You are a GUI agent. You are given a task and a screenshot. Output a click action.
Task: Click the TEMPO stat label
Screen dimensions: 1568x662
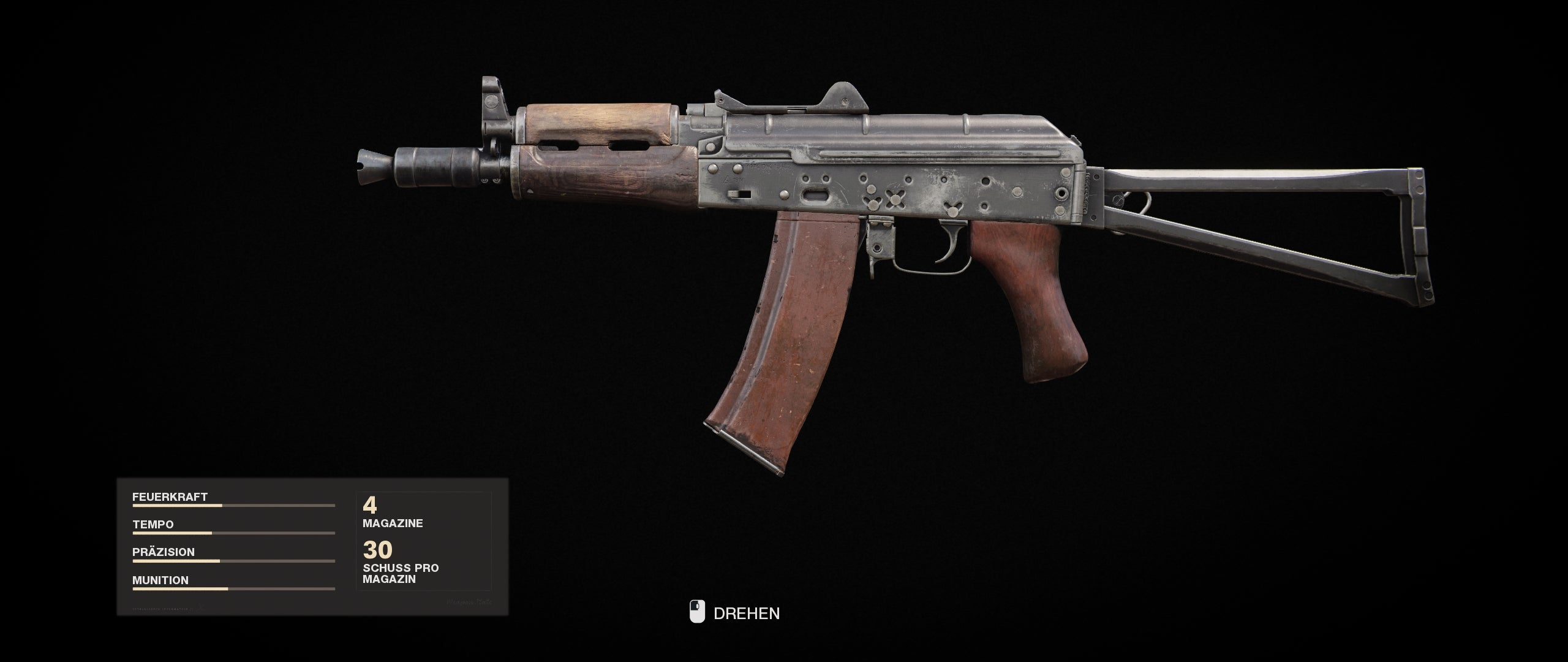point(153,525)
